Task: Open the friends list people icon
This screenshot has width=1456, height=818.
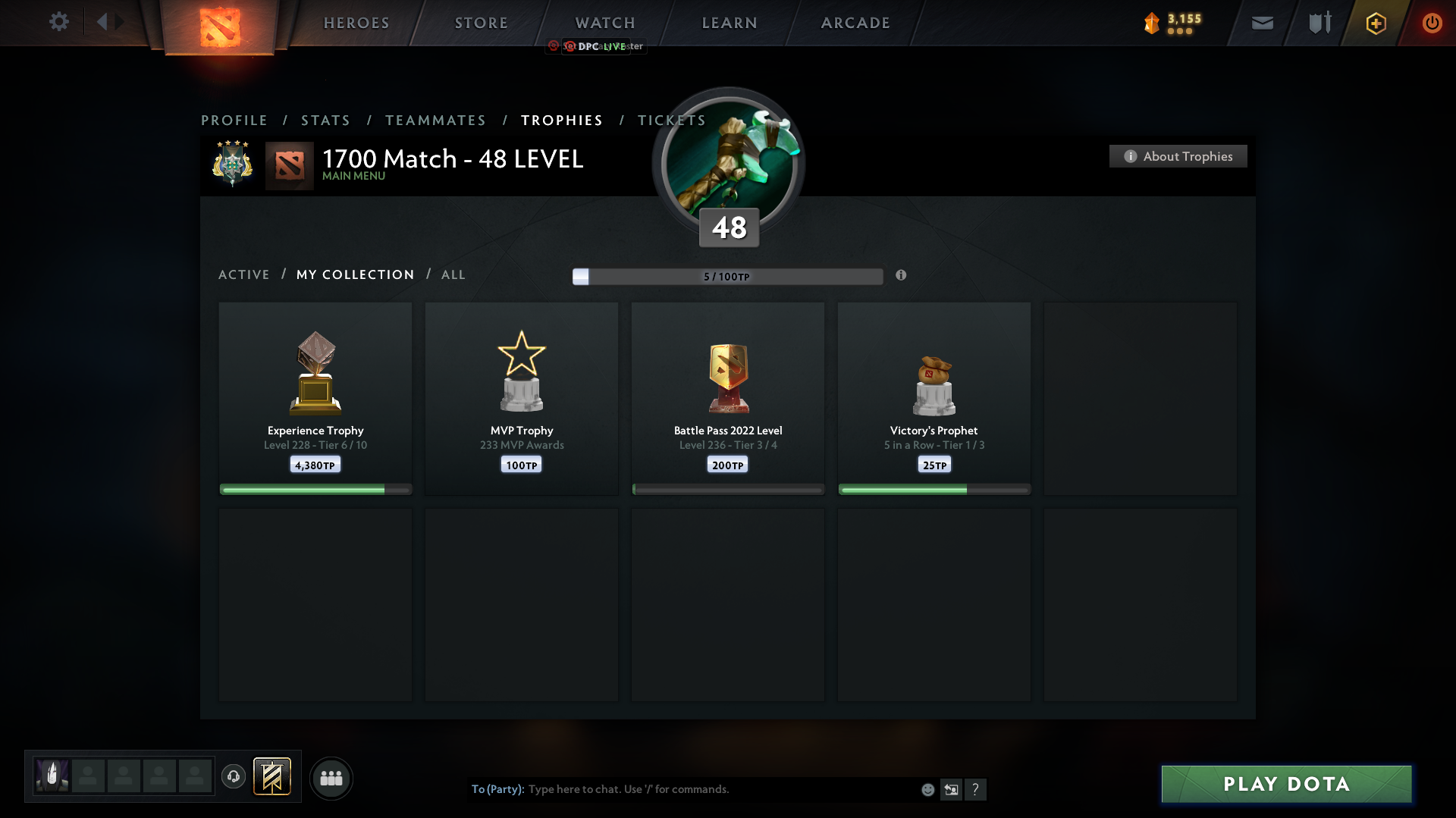Action: click(x=331, y=777)
